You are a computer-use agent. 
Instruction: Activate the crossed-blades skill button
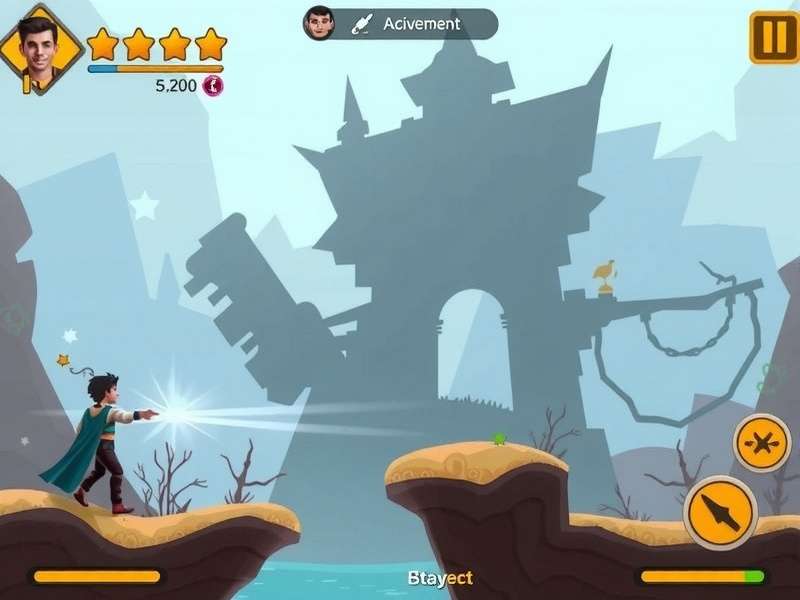click(762, 442)
